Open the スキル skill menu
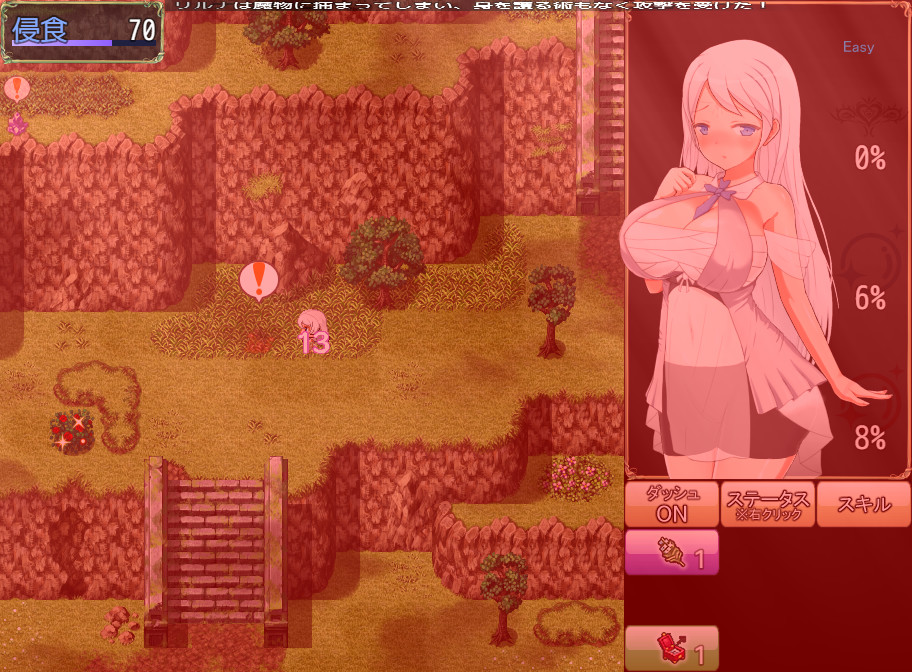Screen dimensions: 912x672 pyautogui.click(x=862, y=504)
